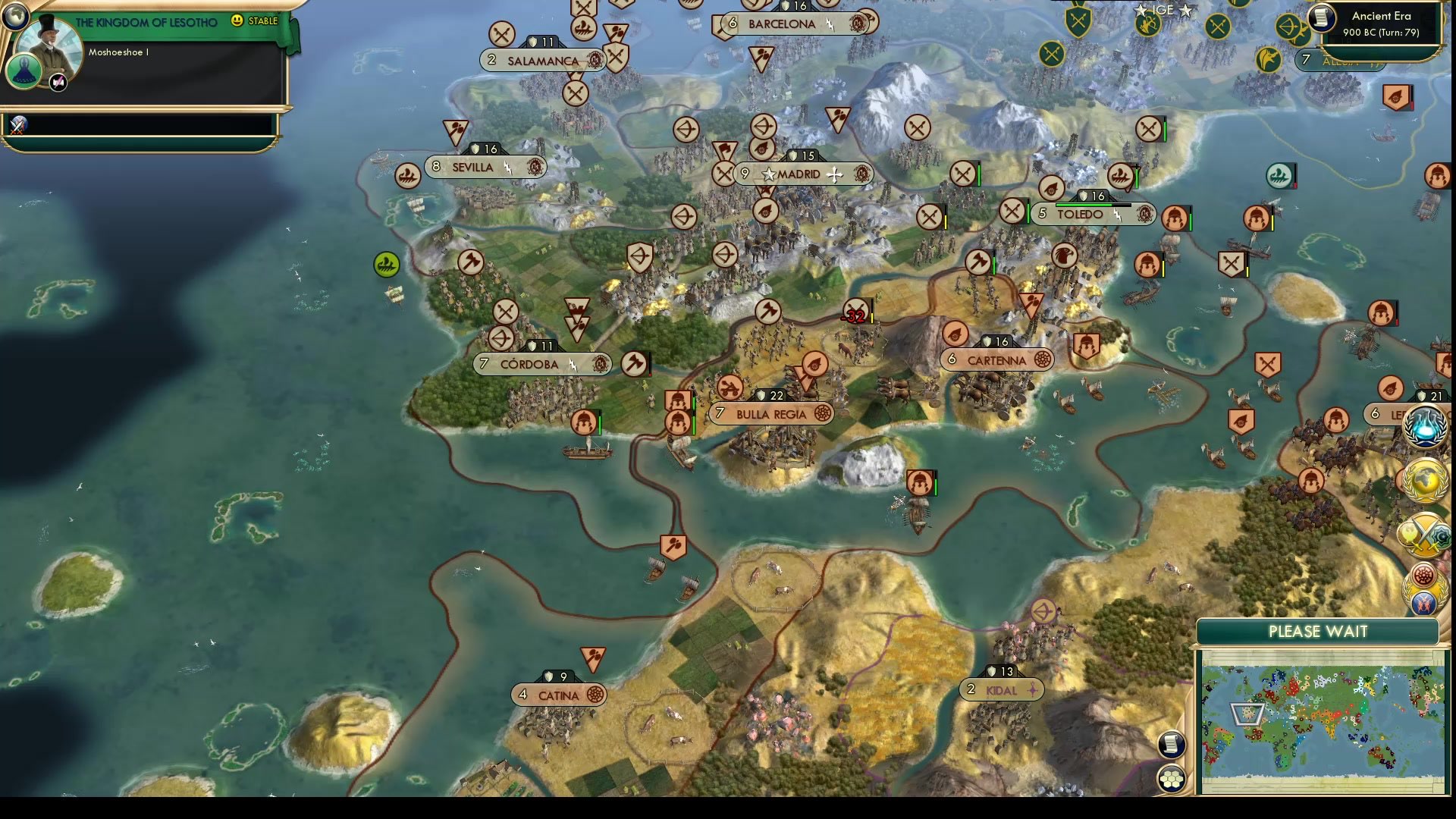
Task: Select the galley unit flag west of Sevilla
Action: (x=407, y=176)
